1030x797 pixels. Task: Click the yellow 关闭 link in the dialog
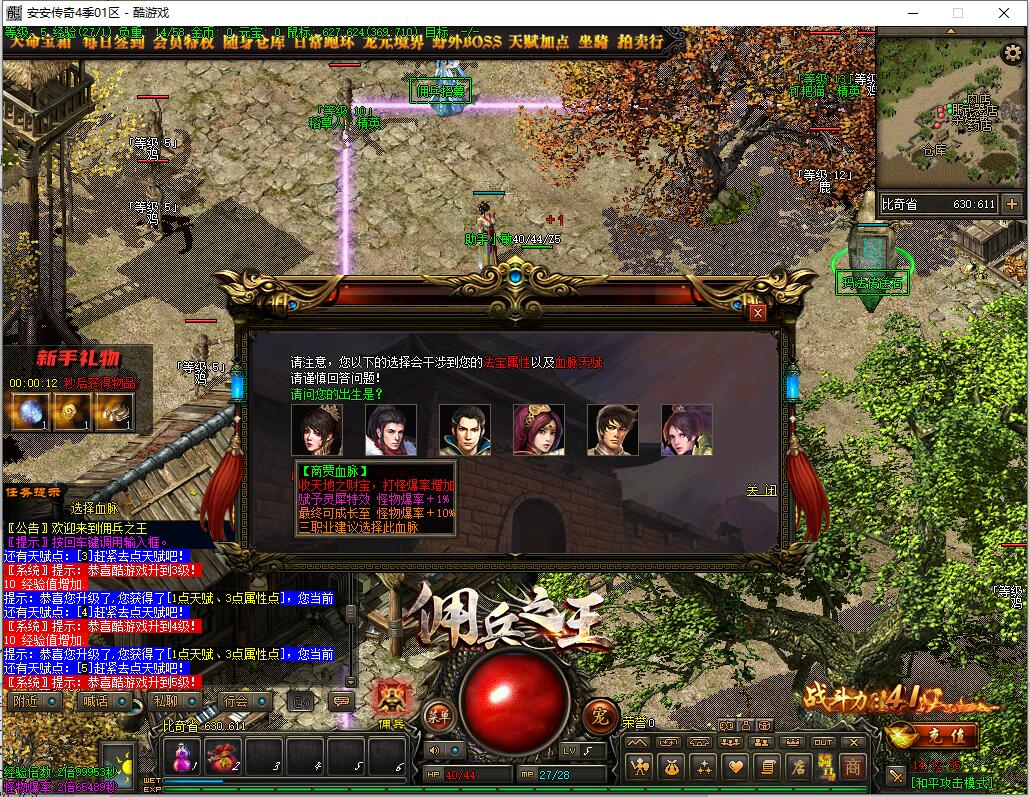[761, 491]
